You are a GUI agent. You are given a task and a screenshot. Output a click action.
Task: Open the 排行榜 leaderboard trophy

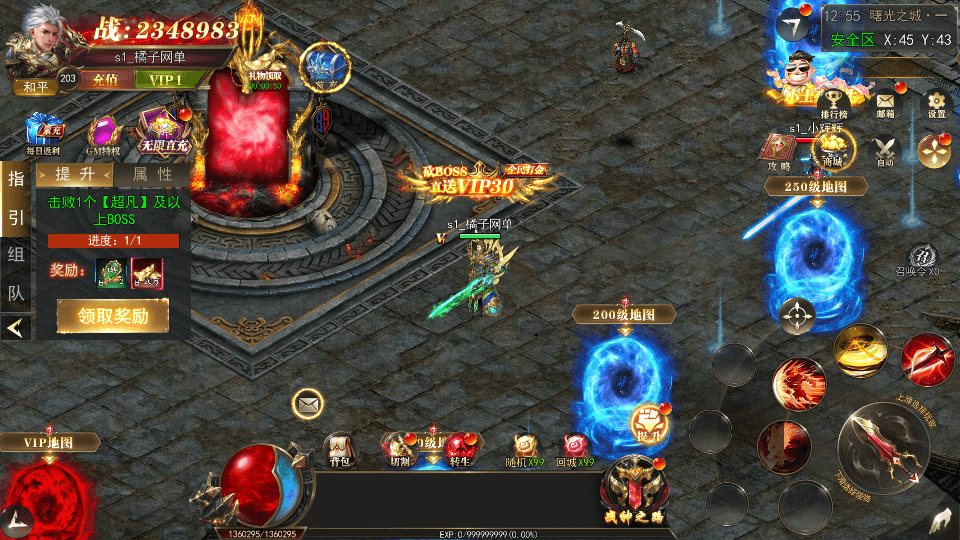click(x=833, y=103)
